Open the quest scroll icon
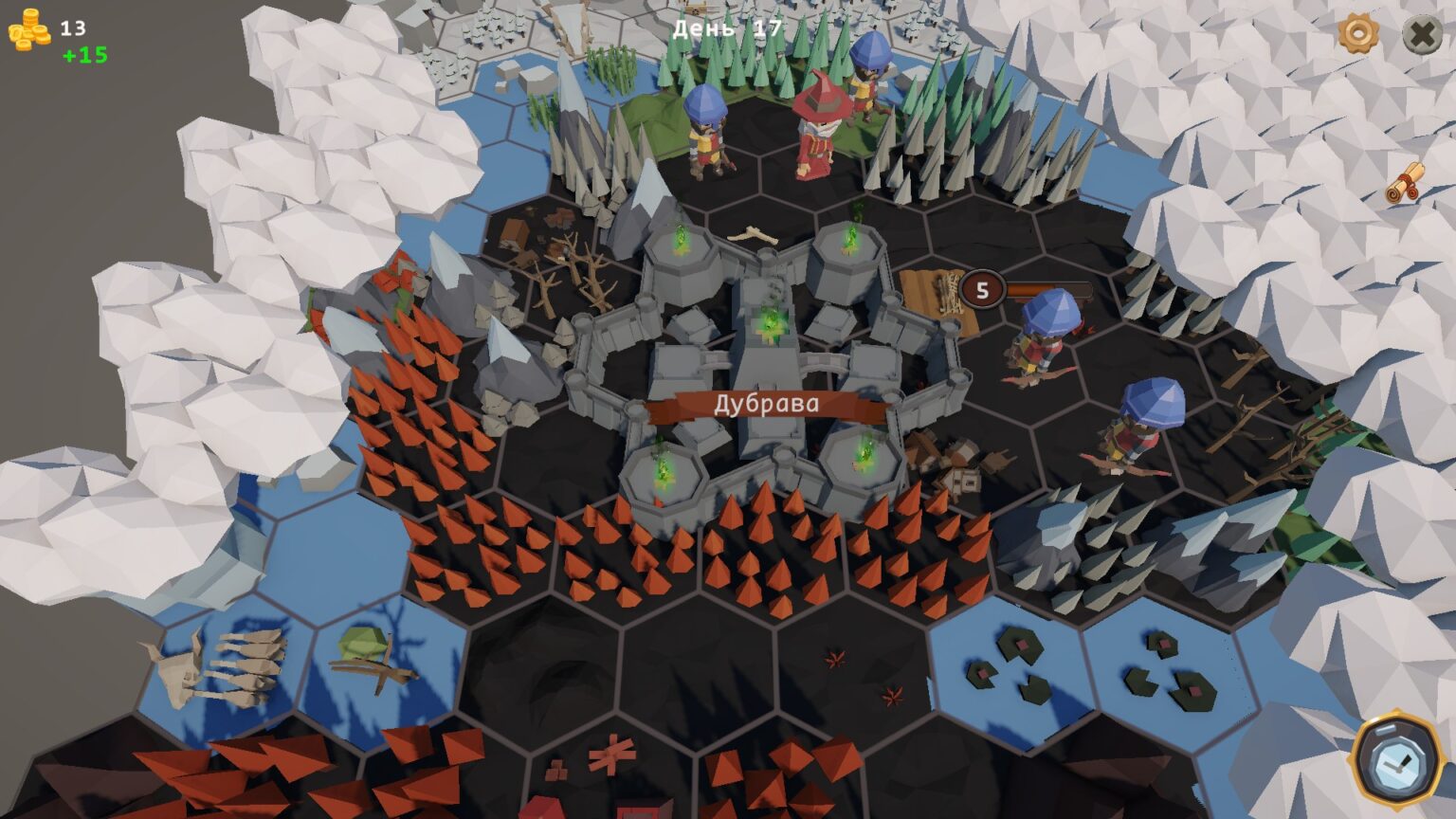The height and width of the screenshot is (819, 1456). pos(1405,183)
